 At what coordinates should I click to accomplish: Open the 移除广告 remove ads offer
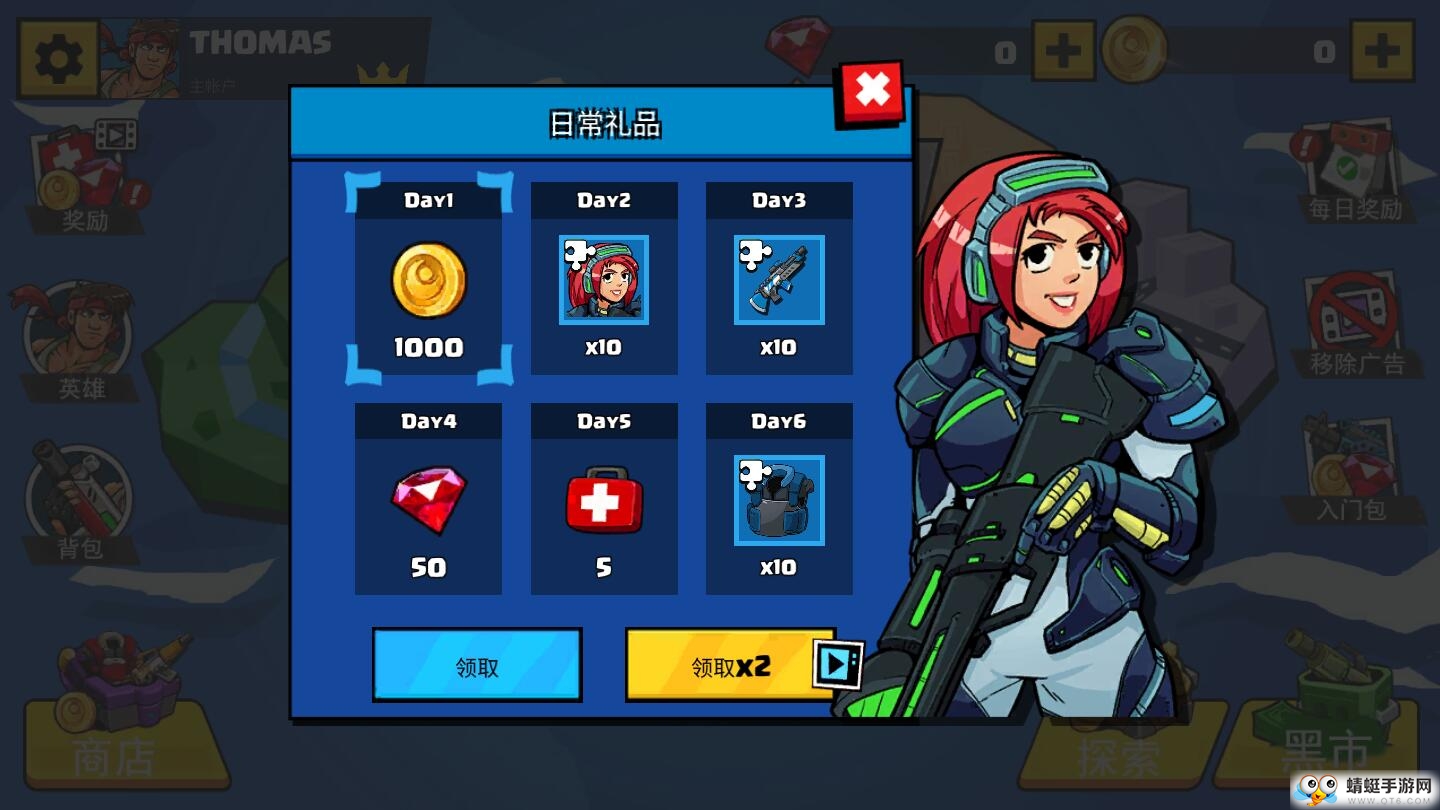1355,325
